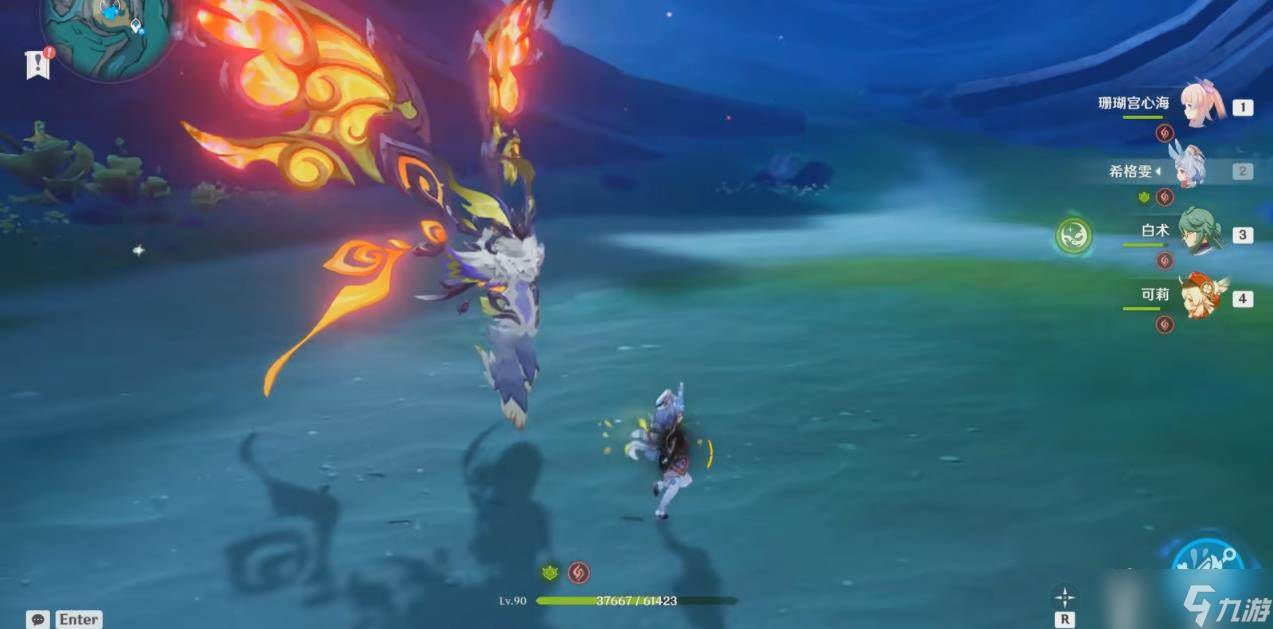1273x629 pixels.
Task: Choose party member 可莉
Action: coord(1198,297)
